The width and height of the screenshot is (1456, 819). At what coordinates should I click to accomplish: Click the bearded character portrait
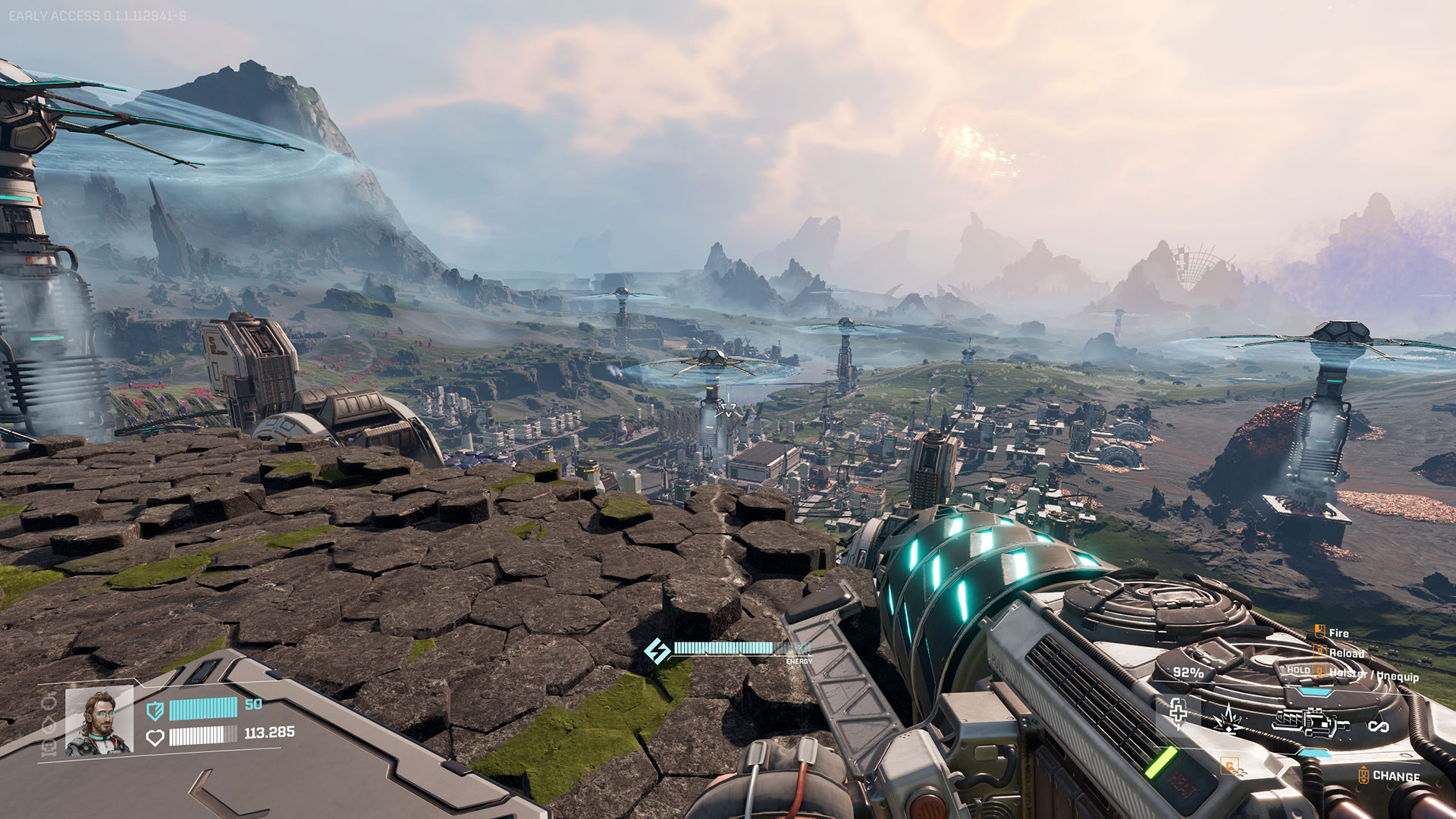99,721
